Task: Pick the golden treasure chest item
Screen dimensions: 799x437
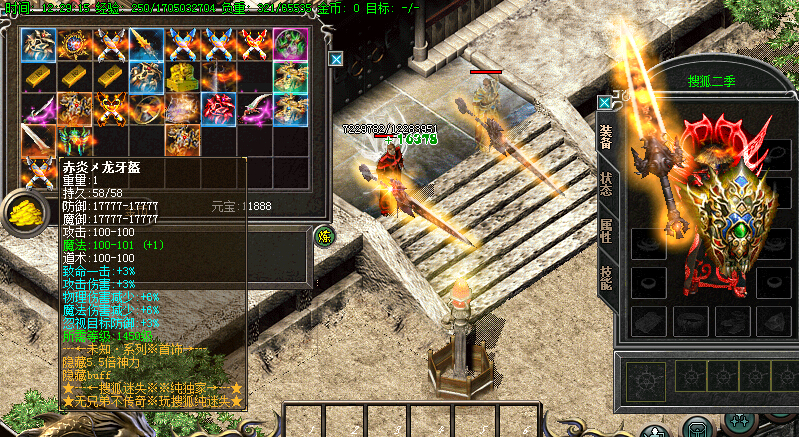Action: coord(182,76)
